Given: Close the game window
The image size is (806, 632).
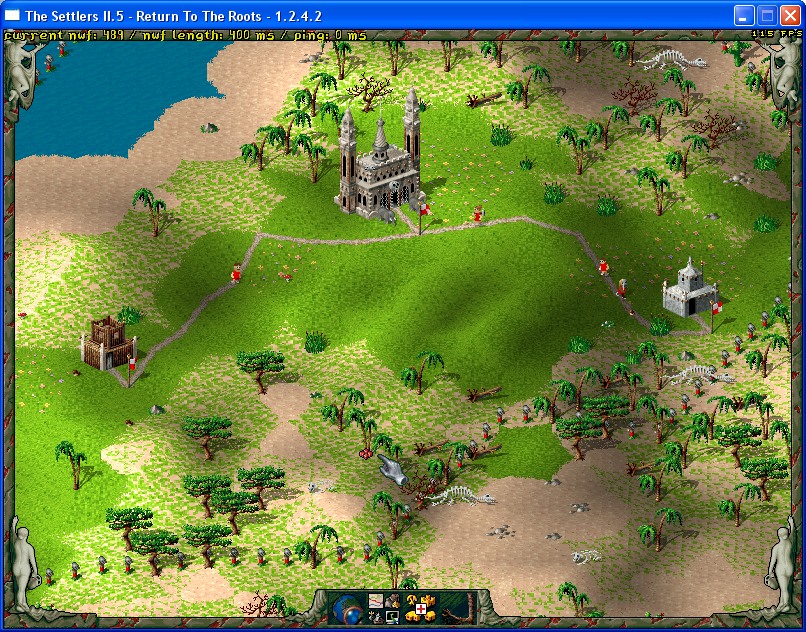Looking at the screenshot, I should 791,15.
